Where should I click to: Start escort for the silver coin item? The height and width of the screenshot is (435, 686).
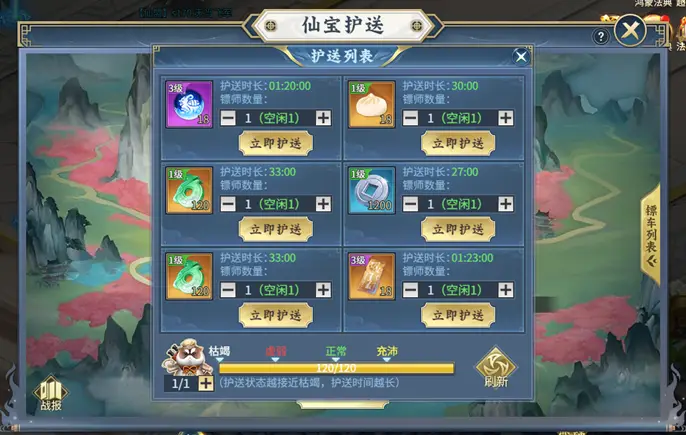(x=457, y=229)
